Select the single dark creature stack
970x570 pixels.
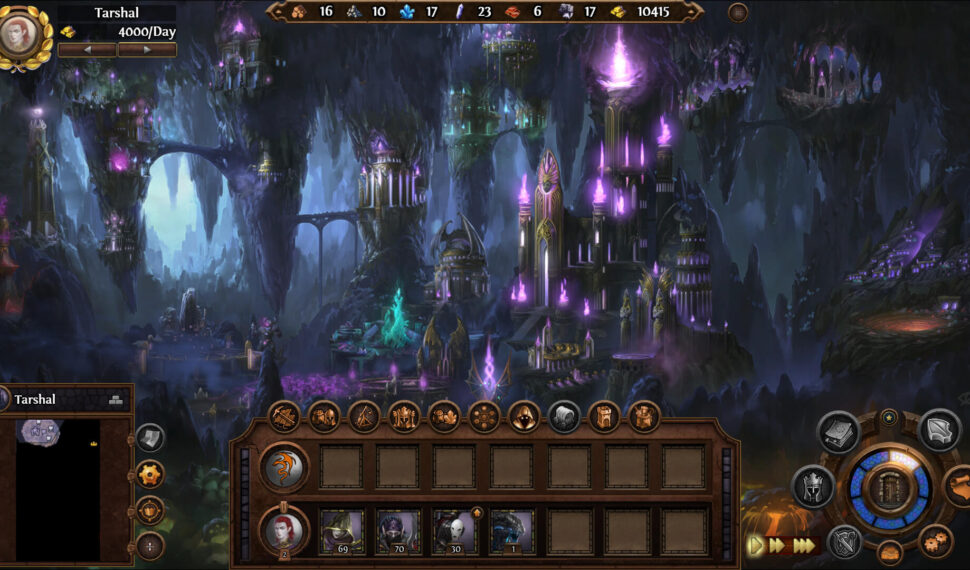[x=512, y=532]
